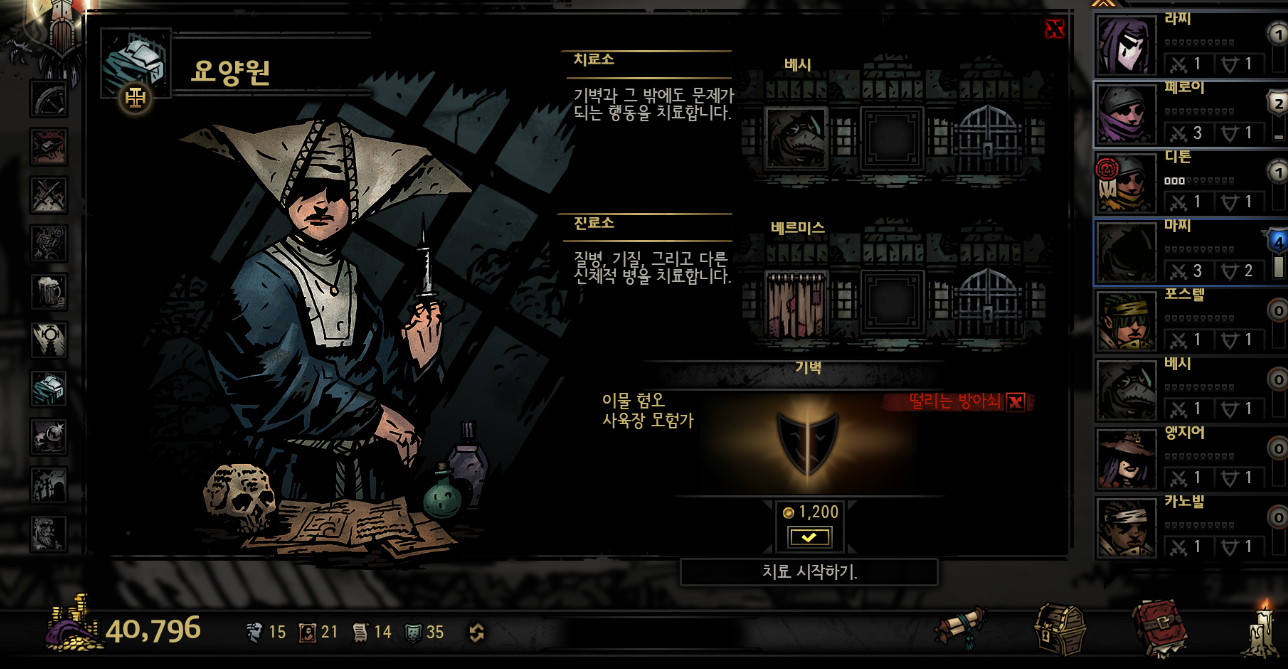Open the stagecoach wheel building
Viewport: 1288px width, 669px height.
(48, 99)
